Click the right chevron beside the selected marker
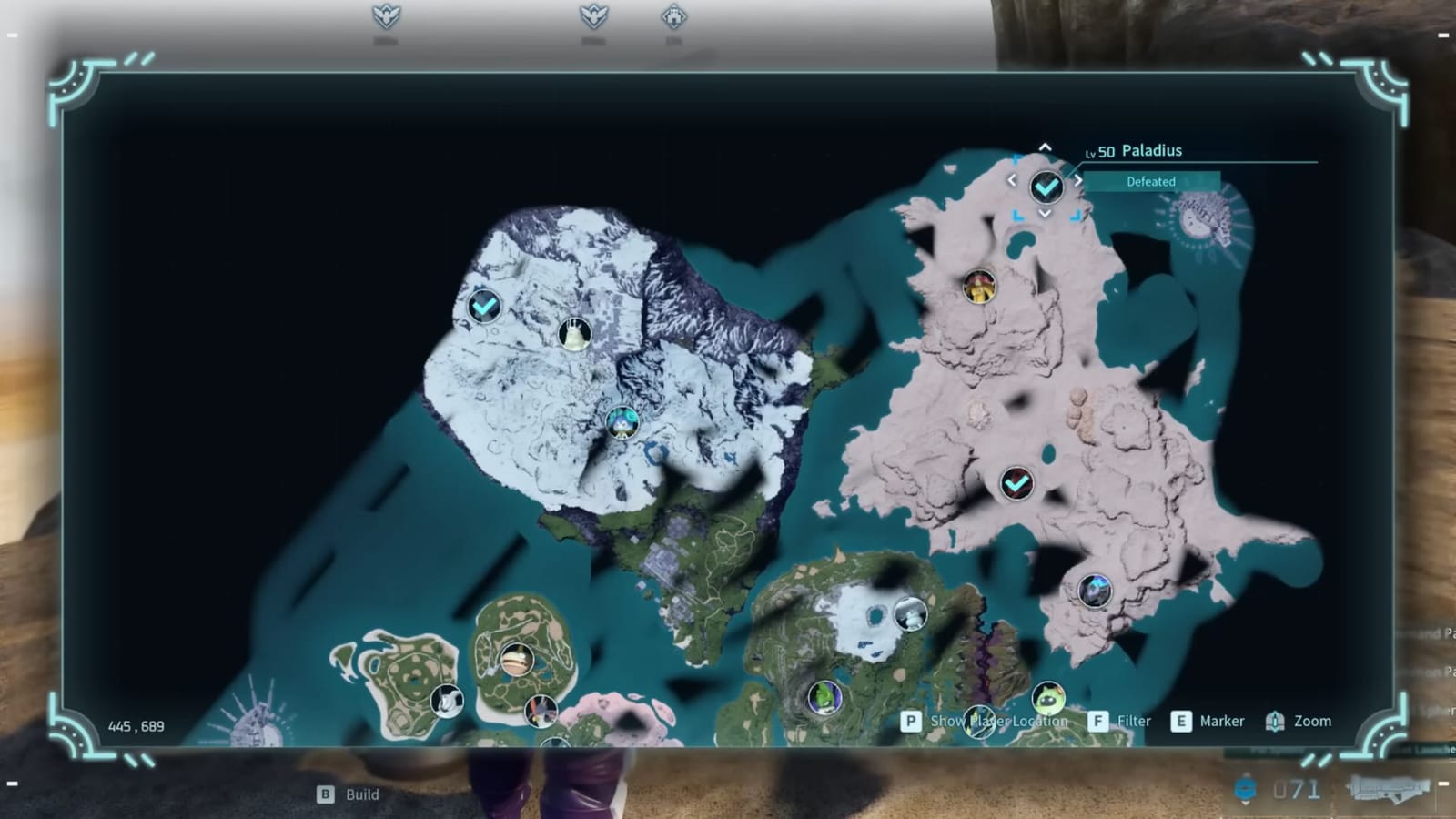Image resolution: width=1456 pixels, height=819 pixels. point(1079,180)
